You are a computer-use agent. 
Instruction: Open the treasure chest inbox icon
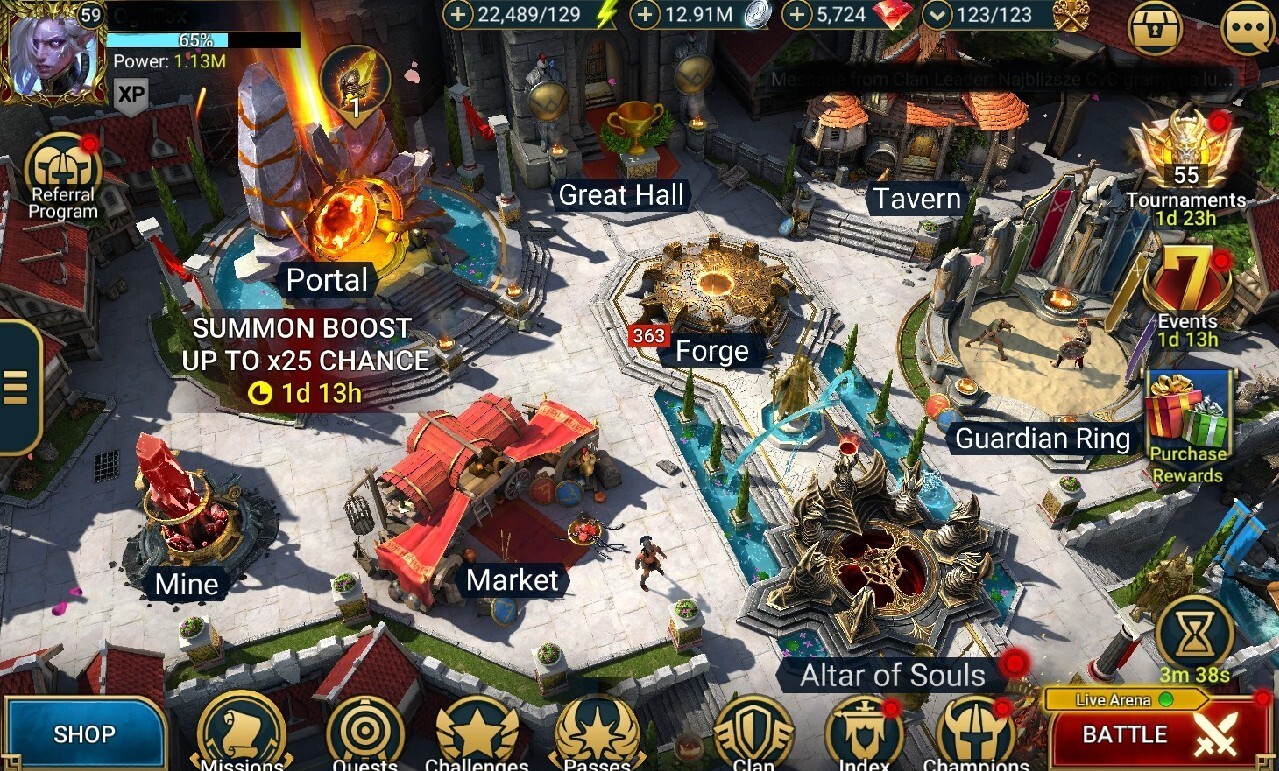[x=1155, y=30]
